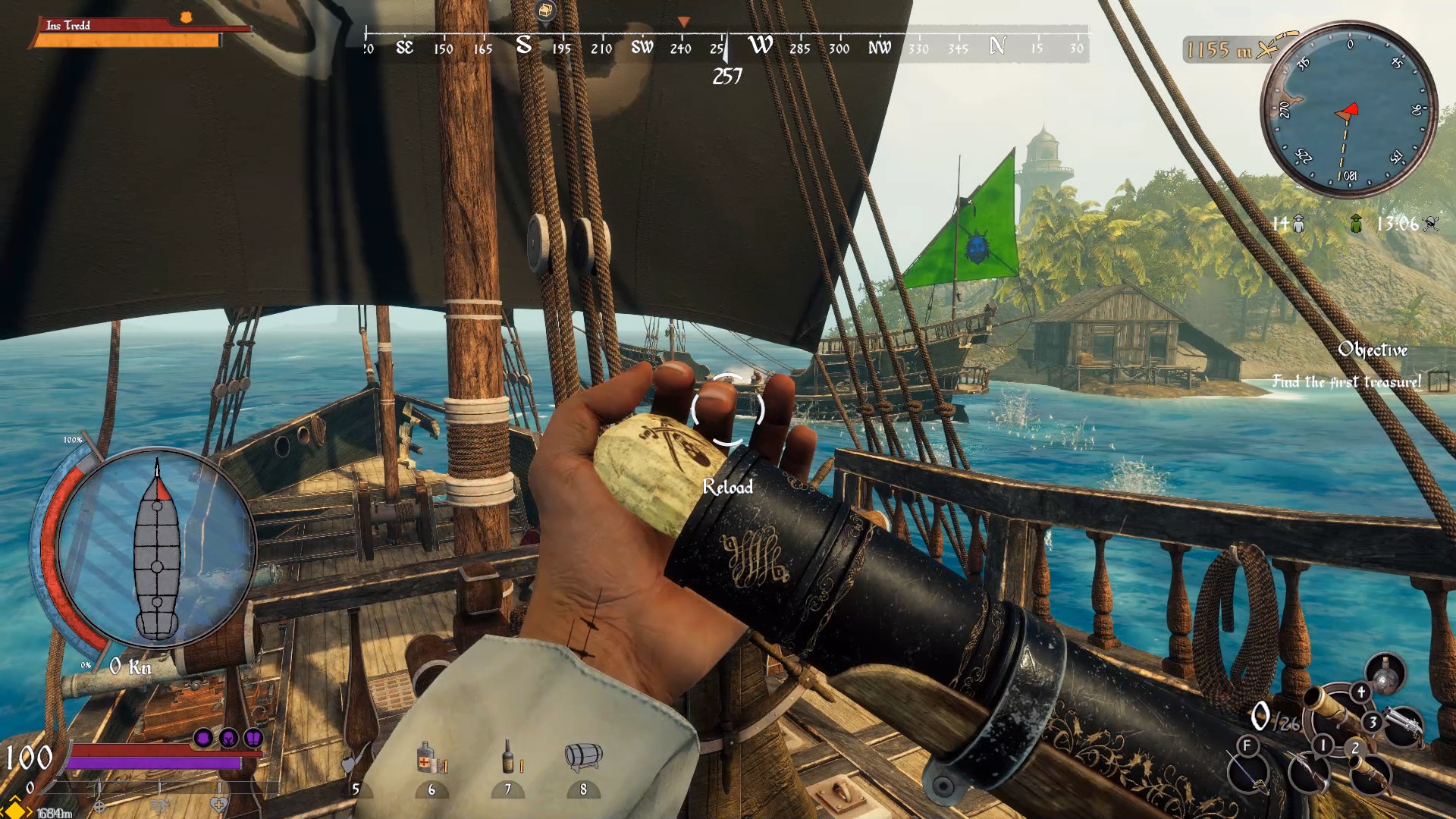Click the purple health bar at the bottom
Screen dimensions: 1456x819
point(153,761)
